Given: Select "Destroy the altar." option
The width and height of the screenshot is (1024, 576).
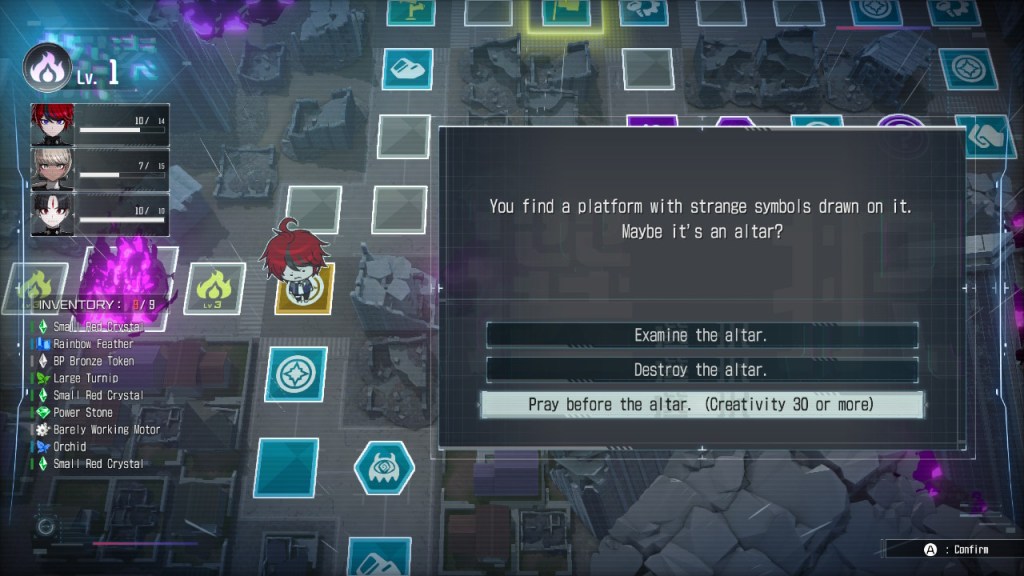Looking at the screenshot, I should coord(701,370).
